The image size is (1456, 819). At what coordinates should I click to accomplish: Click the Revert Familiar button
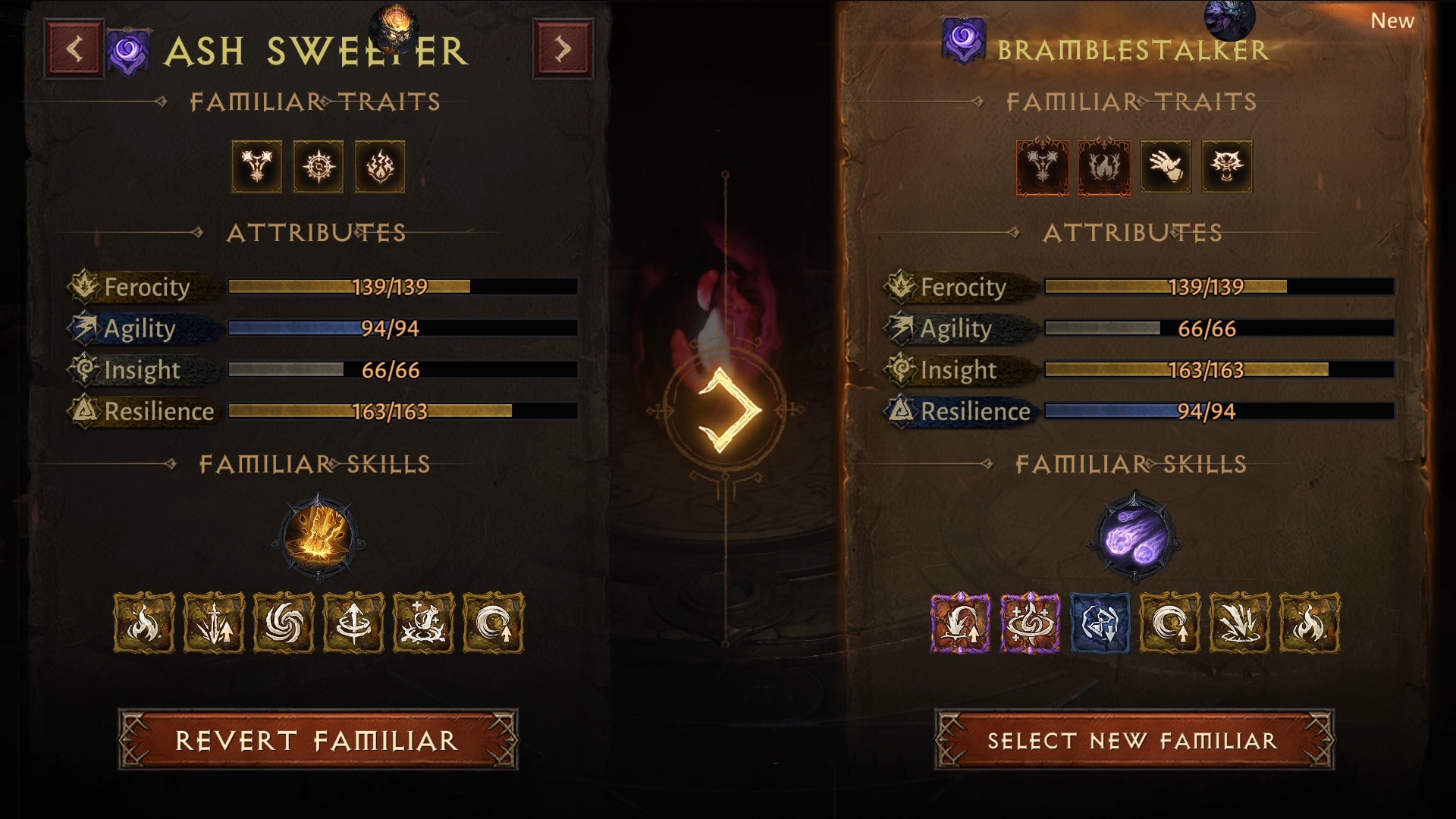(318, 740)
